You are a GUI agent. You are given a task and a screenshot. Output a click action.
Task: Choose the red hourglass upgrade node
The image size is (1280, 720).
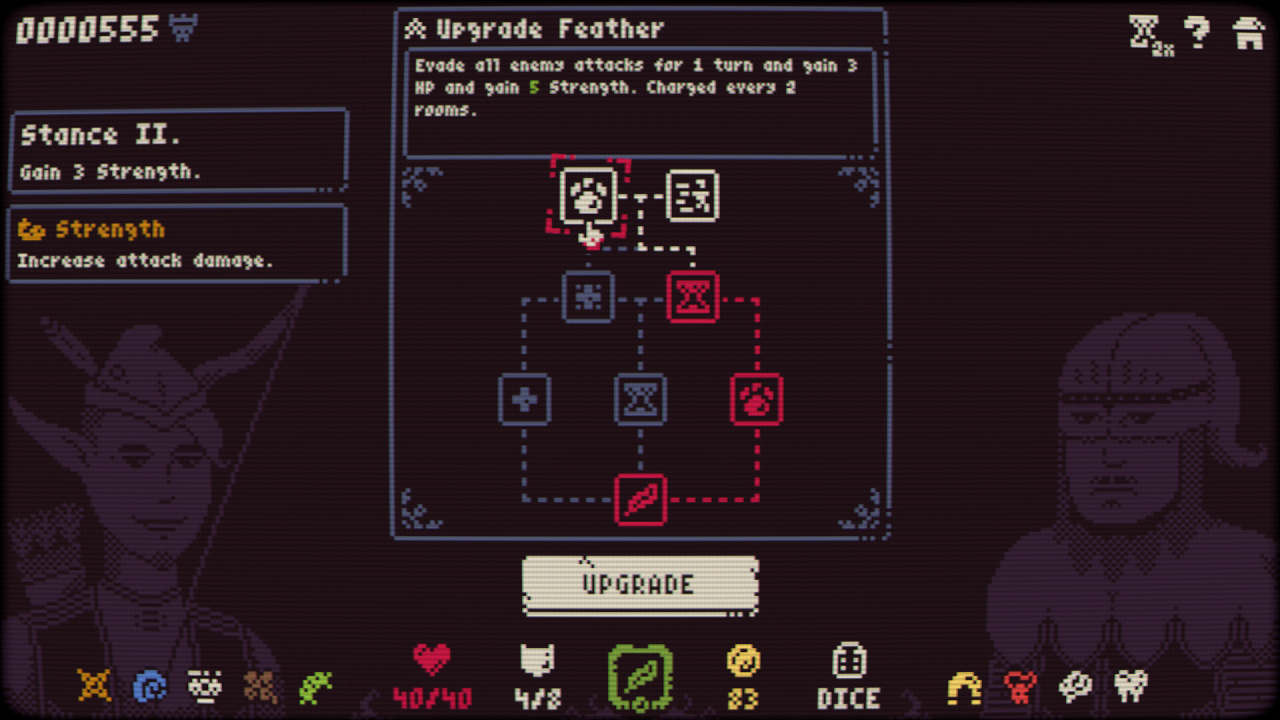tap(692, 297)
